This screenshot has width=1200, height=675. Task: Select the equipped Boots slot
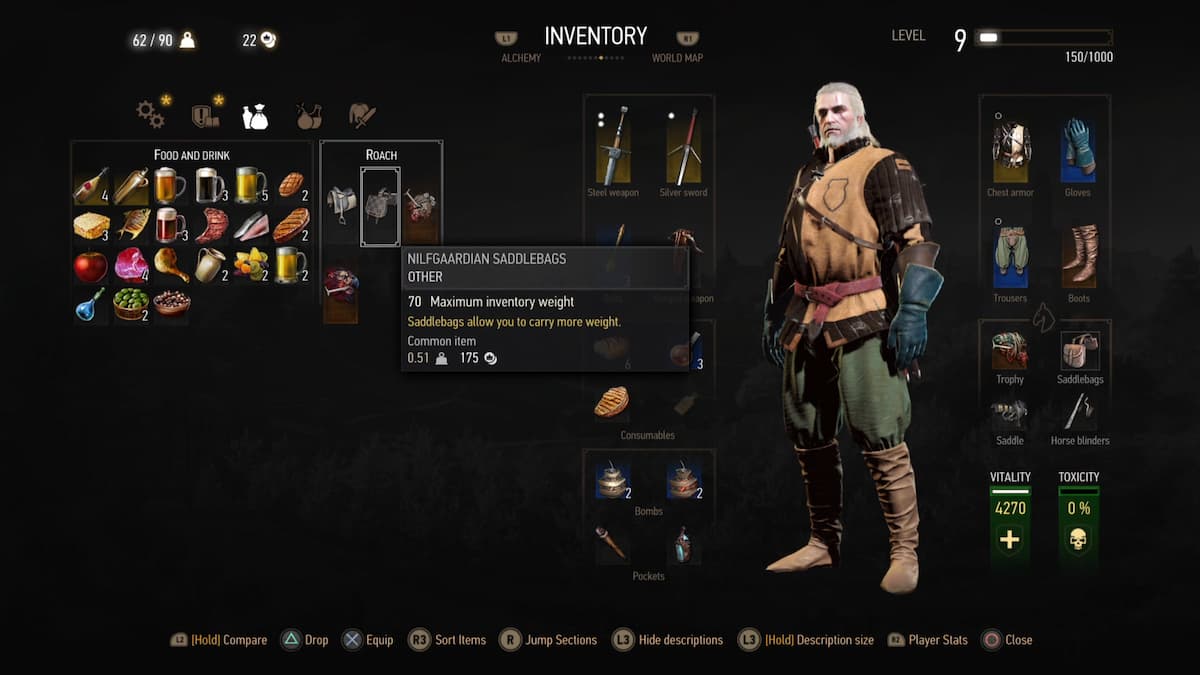click(1079, 257)
